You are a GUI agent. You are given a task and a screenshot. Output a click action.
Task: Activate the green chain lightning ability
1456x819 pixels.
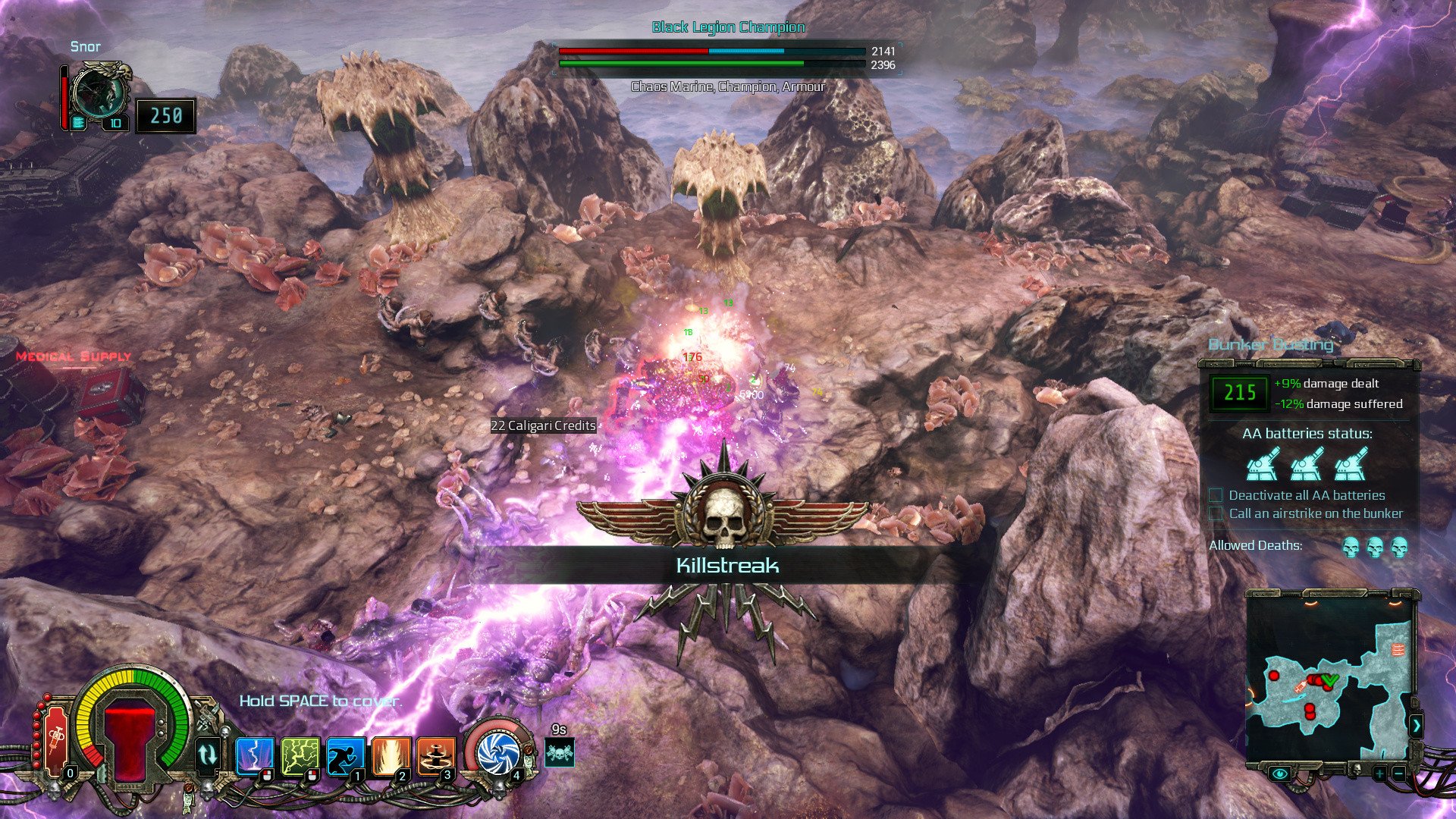click(x=300, y=755)
